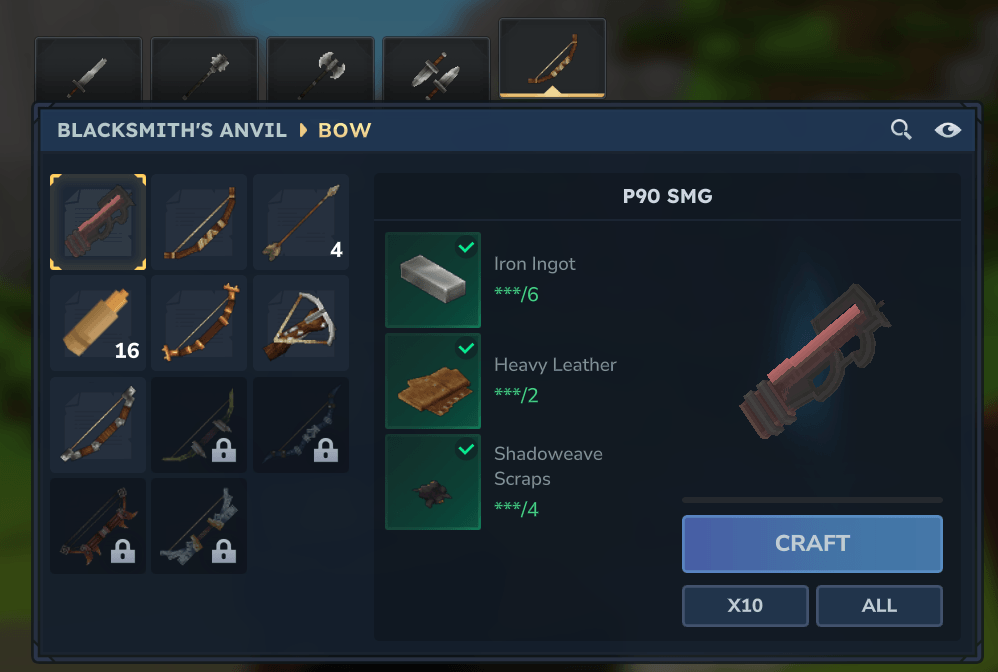
Task: Inspect the Shadoweave Scraps ingredient slot
Action: (433, 482)
